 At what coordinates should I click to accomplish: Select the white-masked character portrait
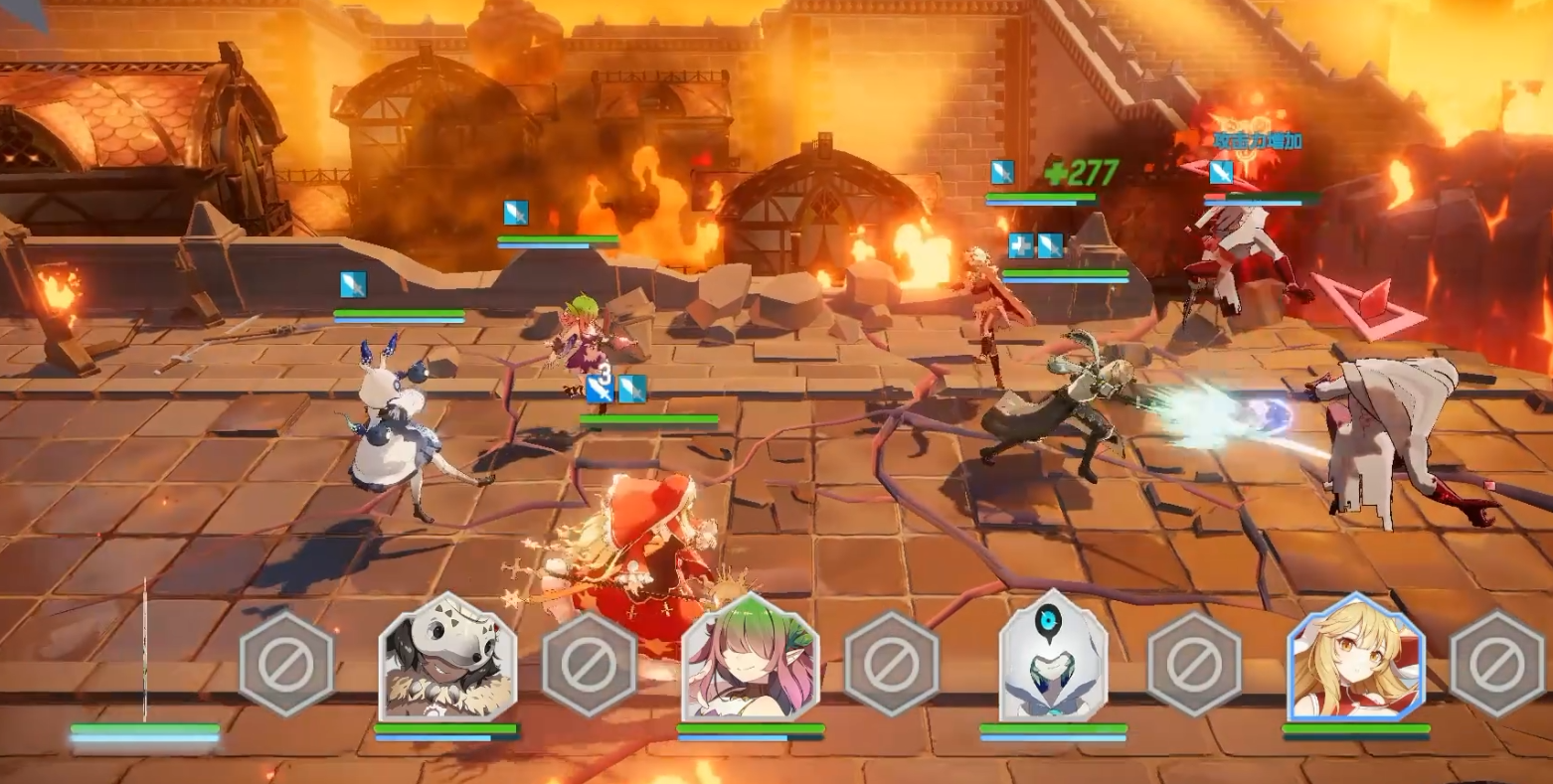pyautogui.click(x=446, y=658)
